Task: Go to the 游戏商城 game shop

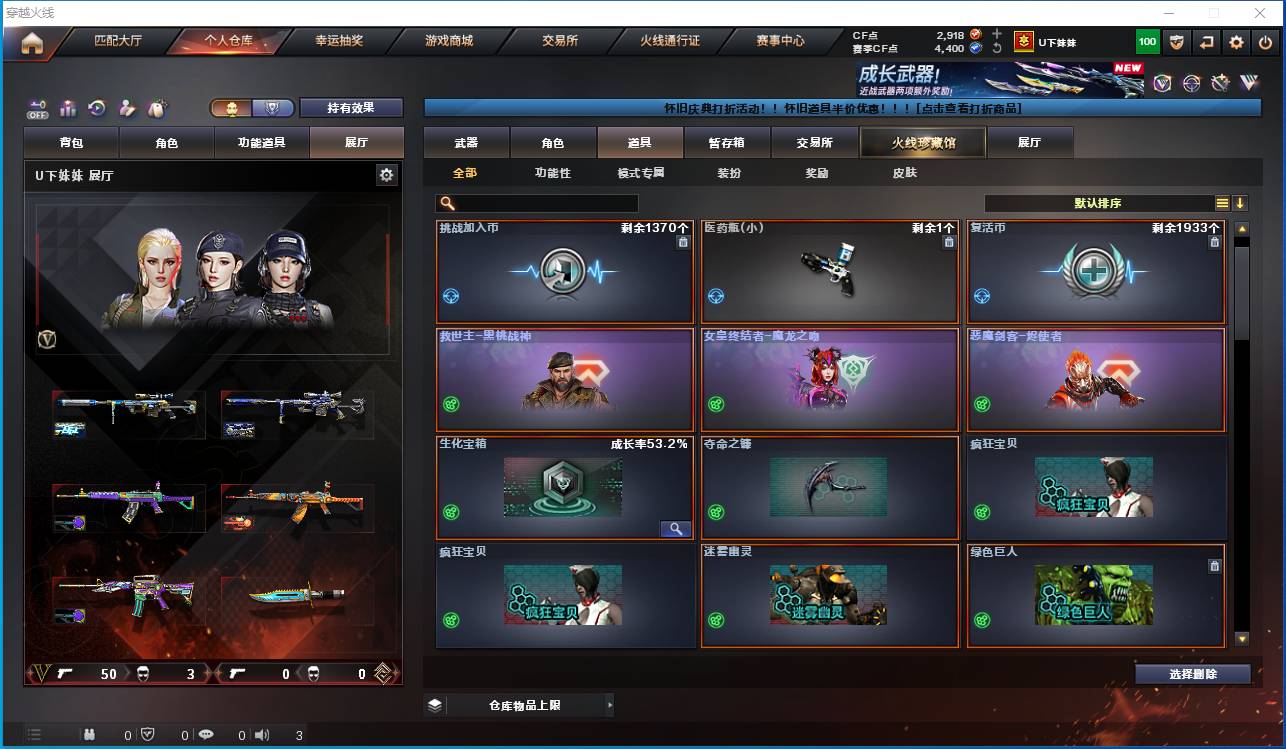Action: point(449,42)
